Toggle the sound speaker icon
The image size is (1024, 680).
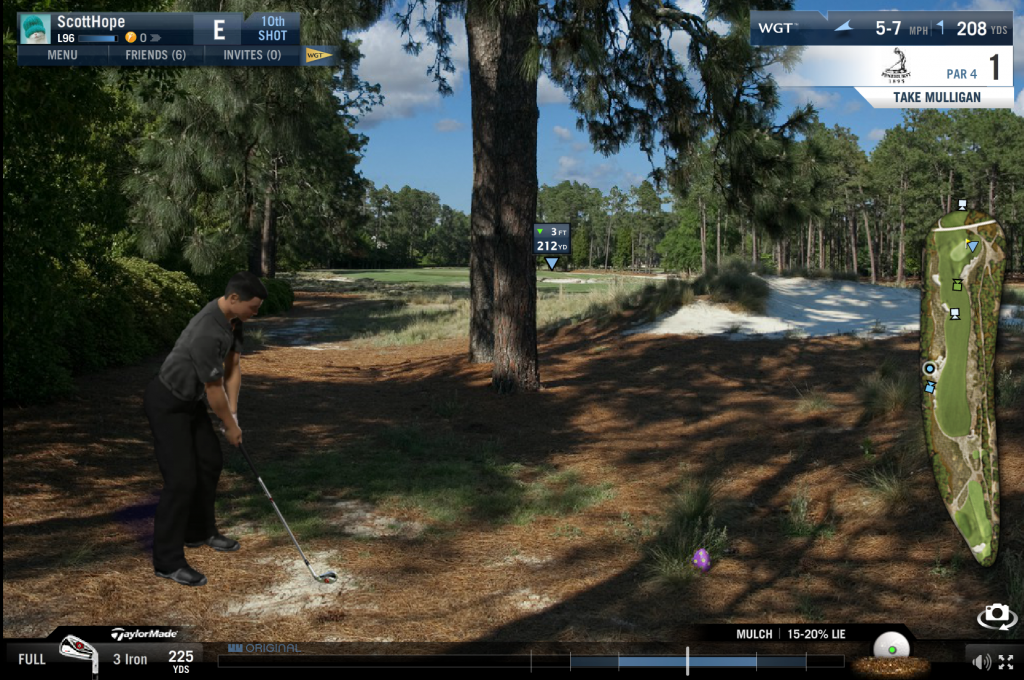coord(981,661)
